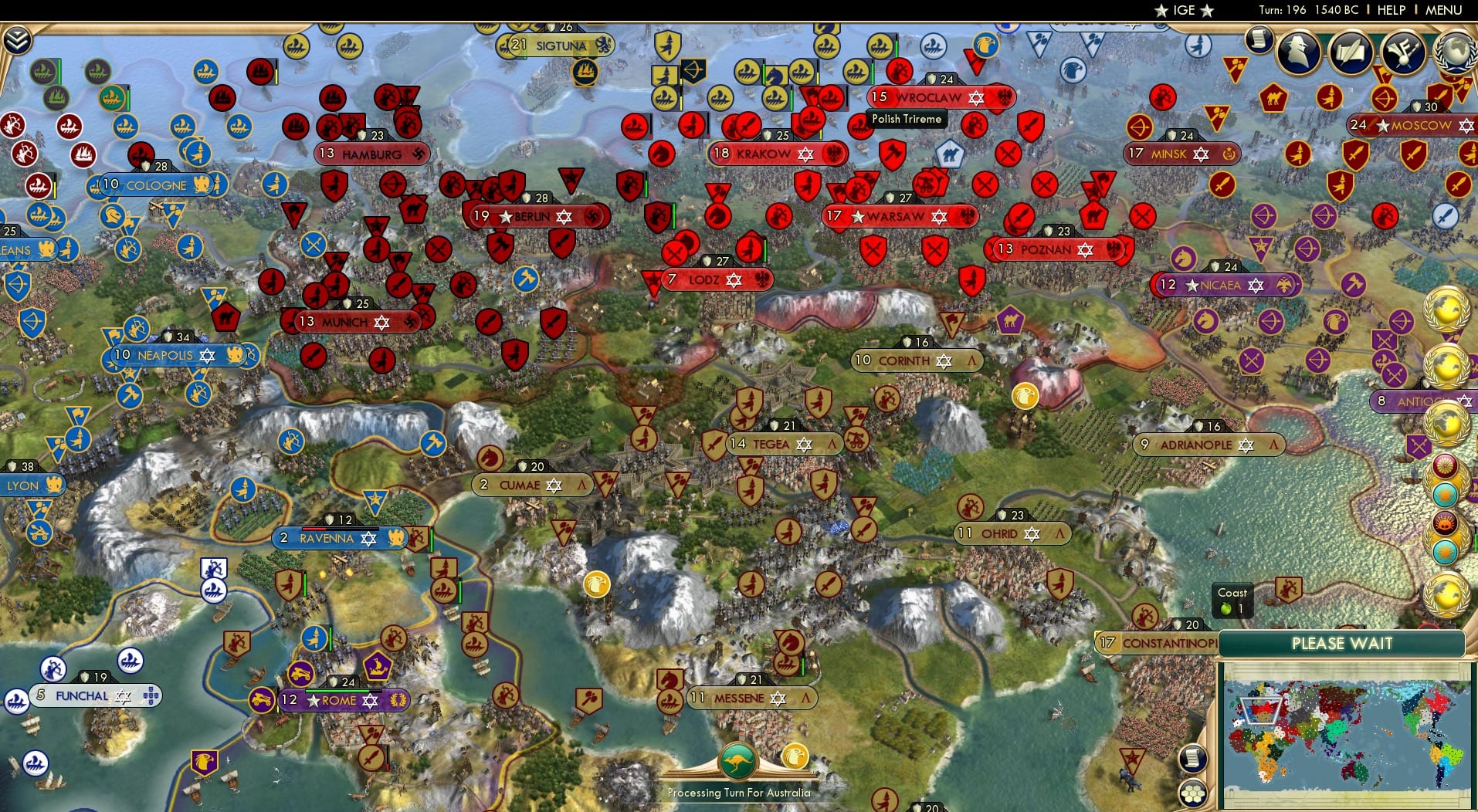Open the Culture overview music-note icon

pos(1402,52)
